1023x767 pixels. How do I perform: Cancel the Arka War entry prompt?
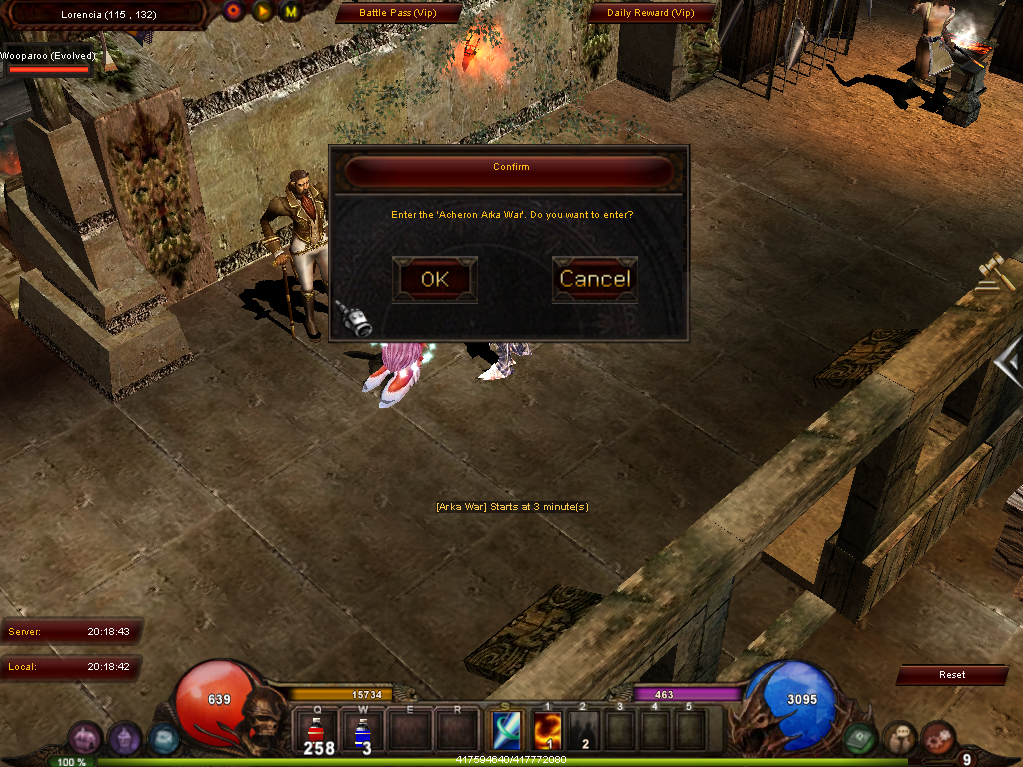pyautogui.click(x=594, y=279)
